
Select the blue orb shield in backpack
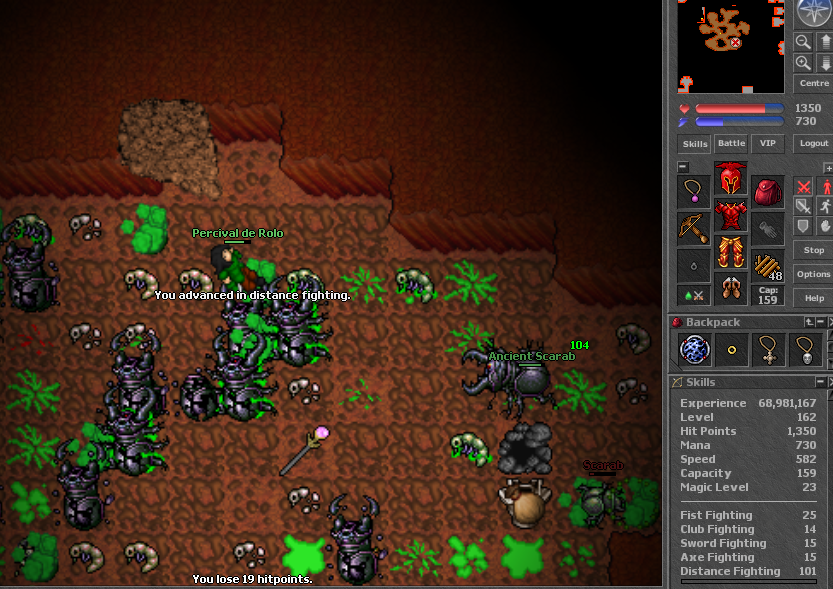click(x=694, y=350)
